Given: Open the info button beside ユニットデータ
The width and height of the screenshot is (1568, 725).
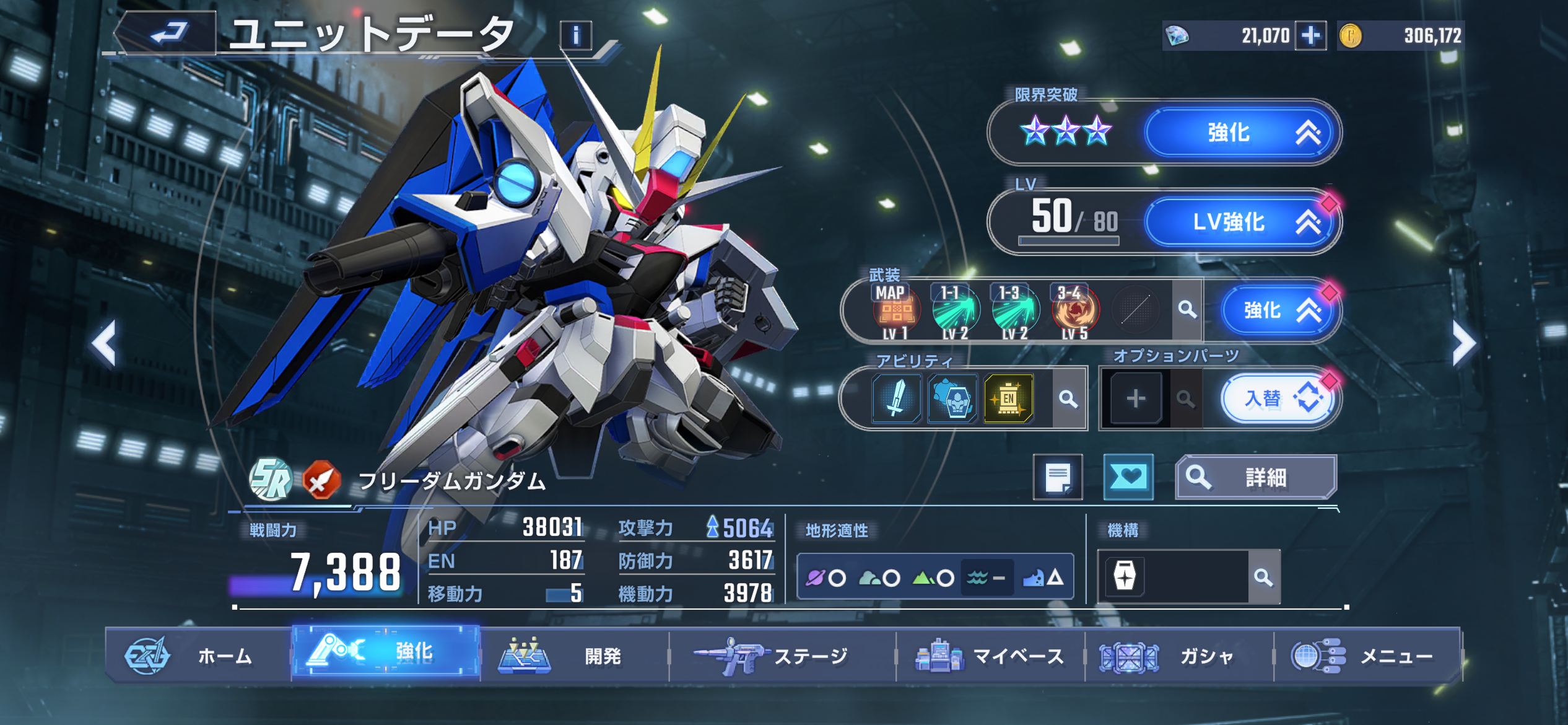Looking at the screenshot, I should tap(575, 35).
